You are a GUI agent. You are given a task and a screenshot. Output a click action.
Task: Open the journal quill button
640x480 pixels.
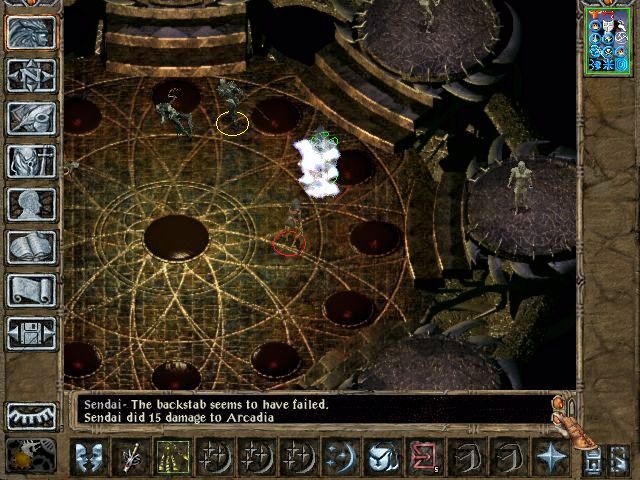click(x=31, y=118)
